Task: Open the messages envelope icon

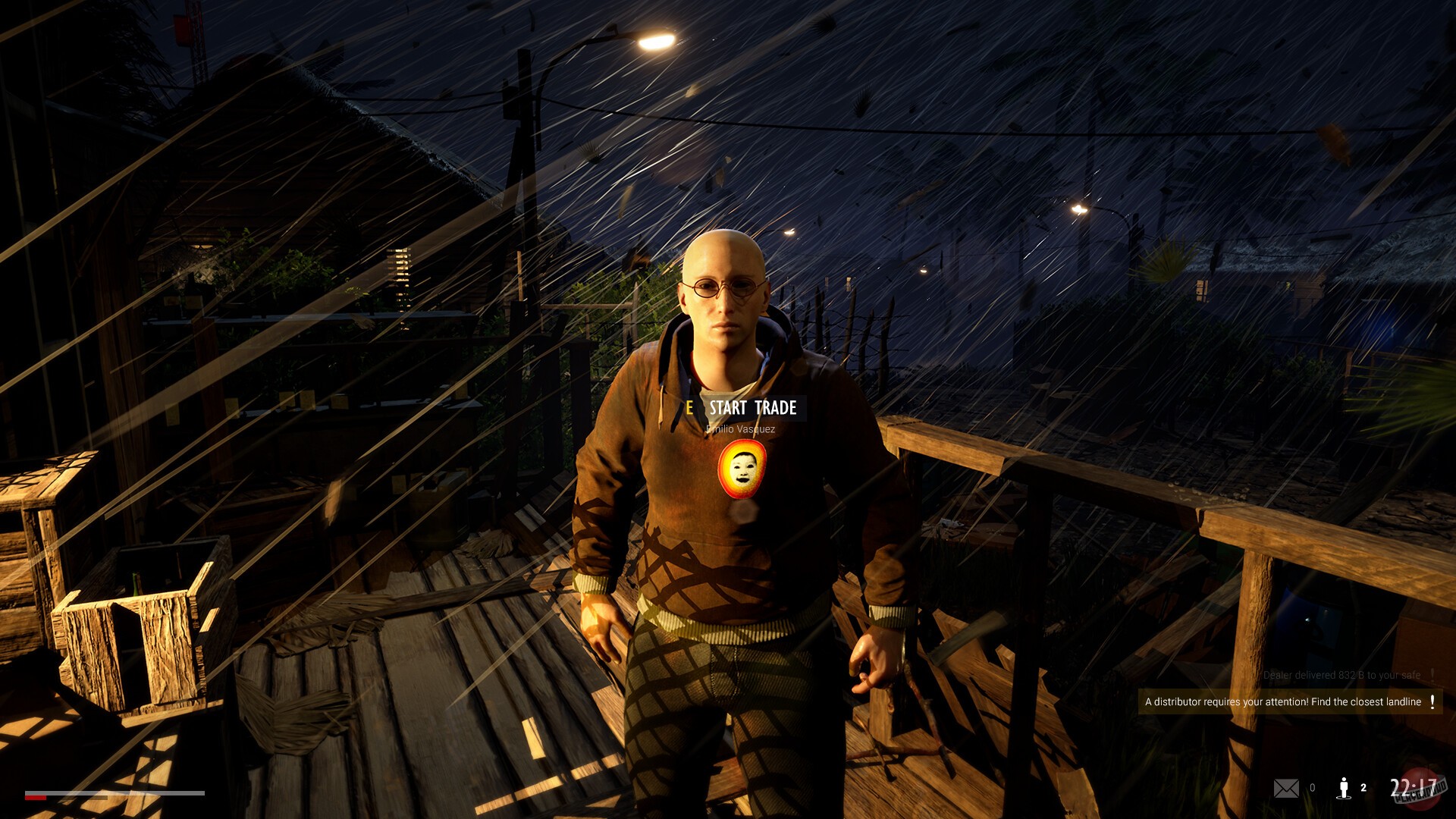Action: tap(1288, 789)
